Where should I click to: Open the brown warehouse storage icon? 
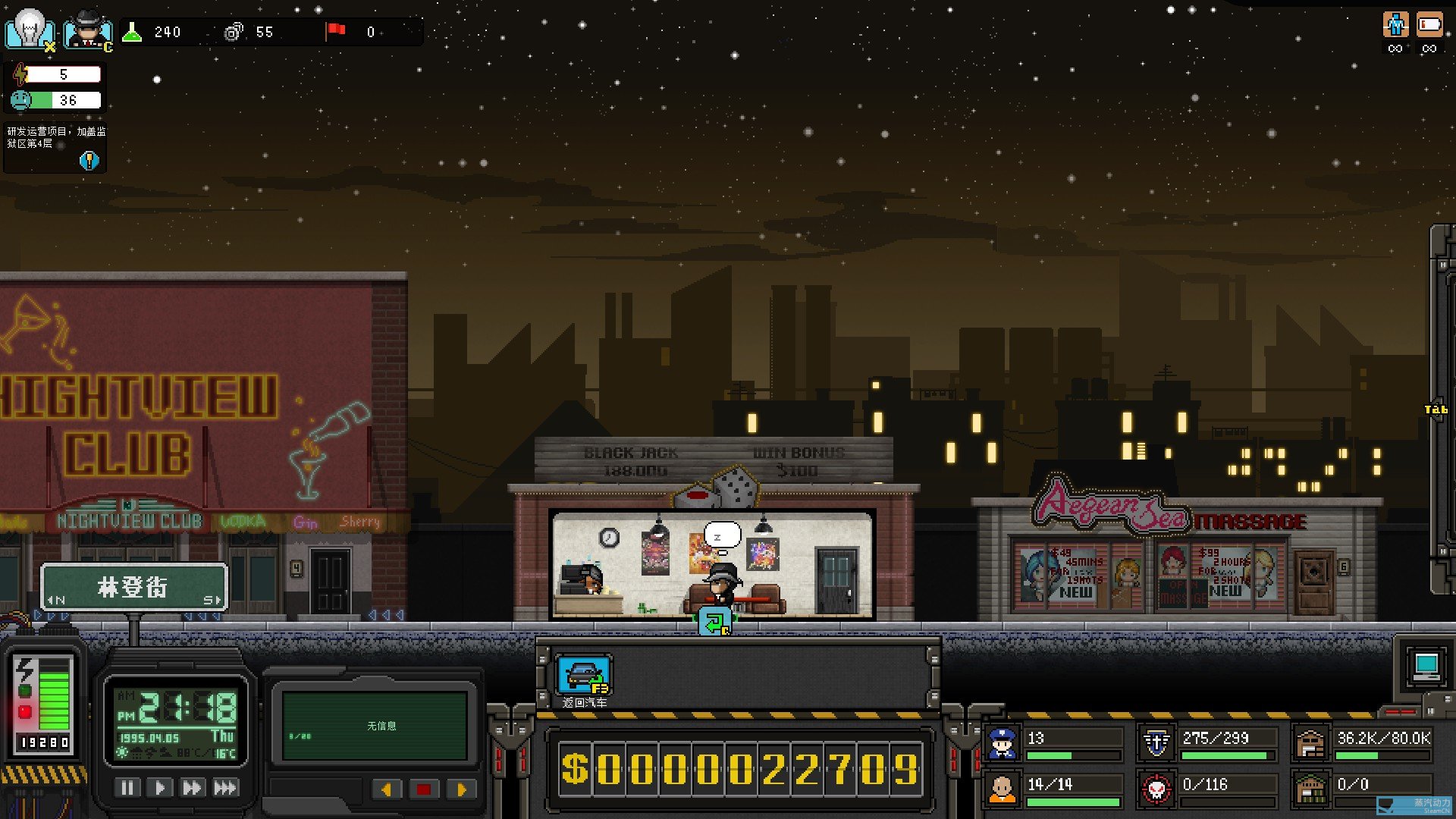tap(1310, 743)
